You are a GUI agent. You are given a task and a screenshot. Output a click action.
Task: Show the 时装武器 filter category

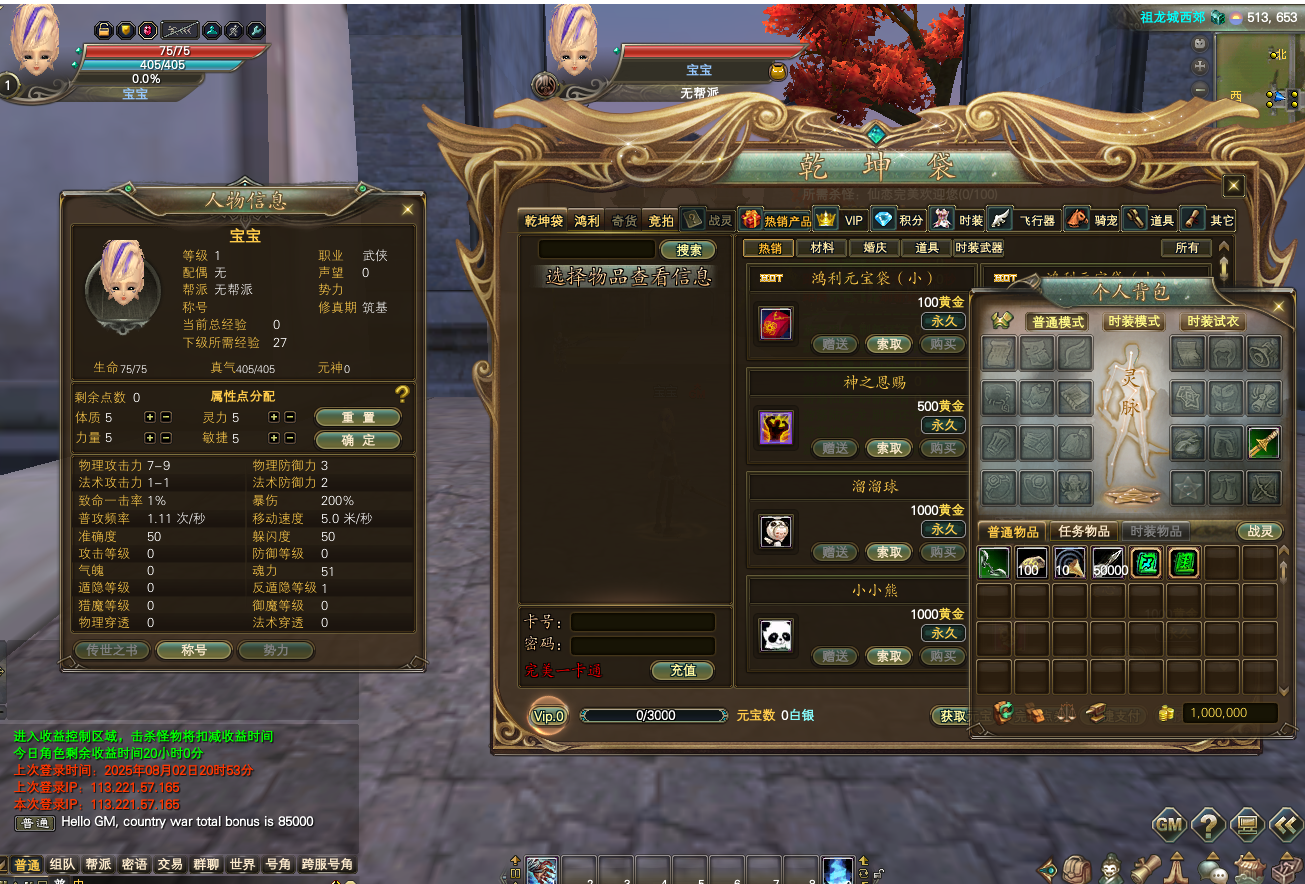pos(978,248)
